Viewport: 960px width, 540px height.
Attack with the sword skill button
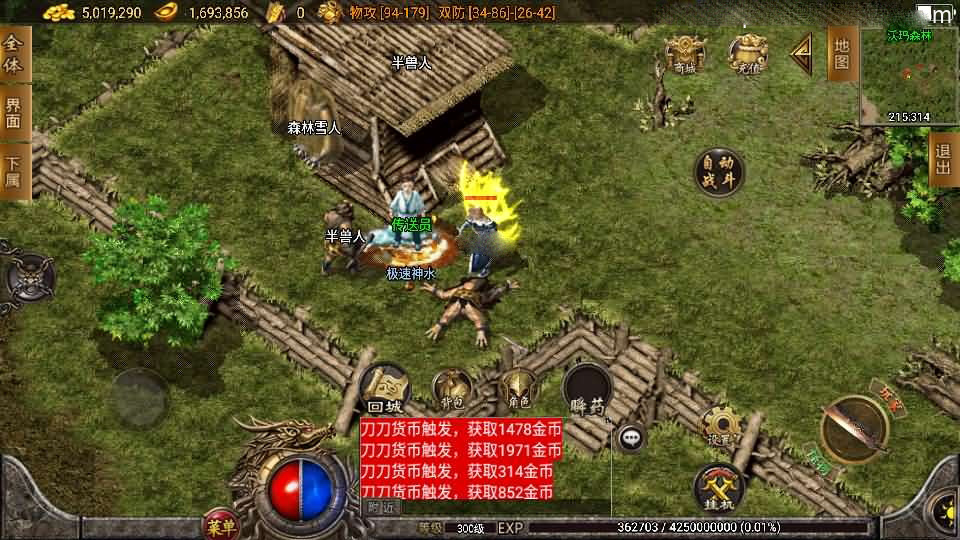click(x=854, y=429)
